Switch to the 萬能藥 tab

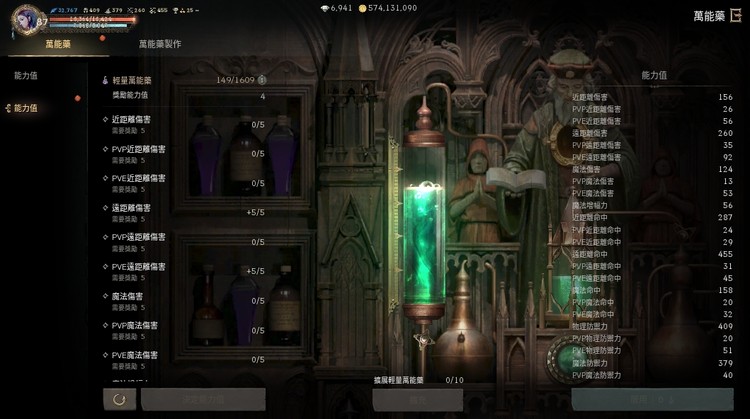pos(58,44)
